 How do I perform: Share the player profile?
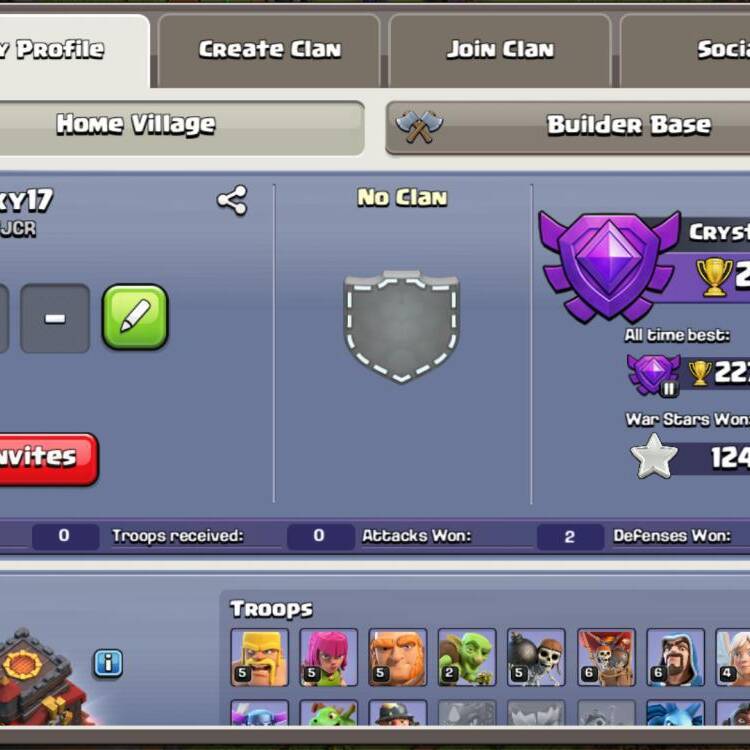(x=232, y=201)
